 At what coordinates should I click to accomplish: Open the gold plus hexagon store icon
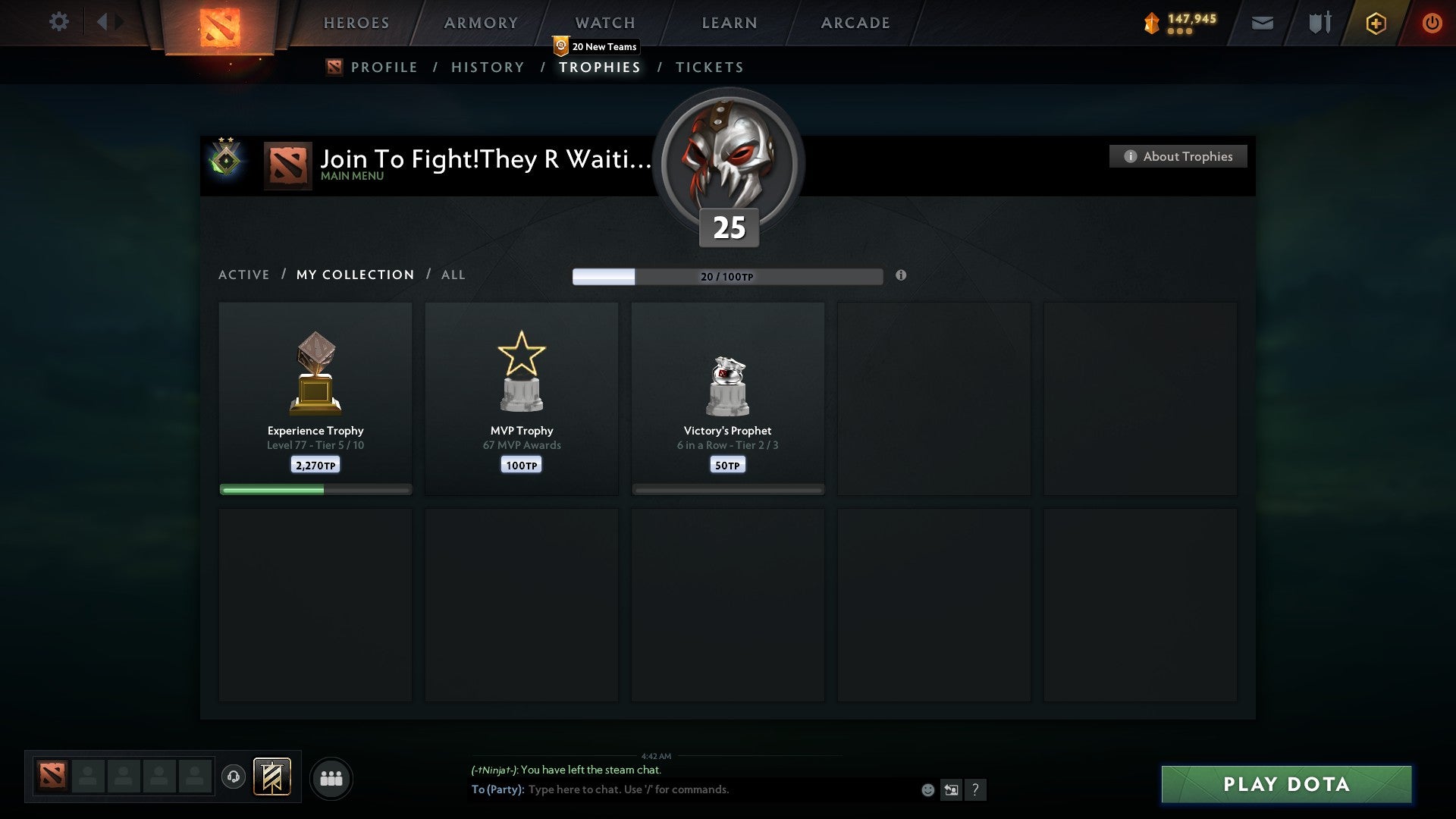pos(1376,24)
